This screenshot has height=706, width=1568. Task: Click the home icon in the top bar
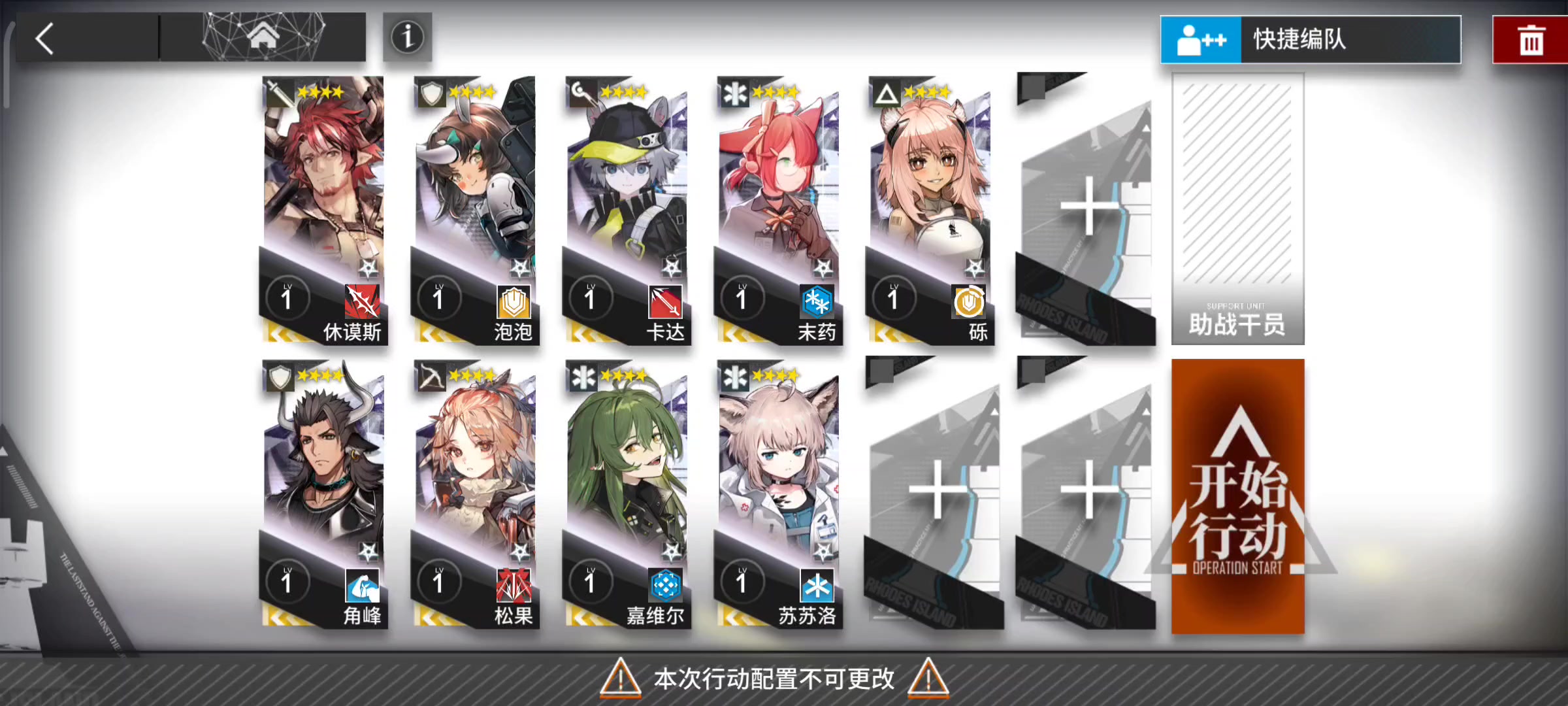262,37
